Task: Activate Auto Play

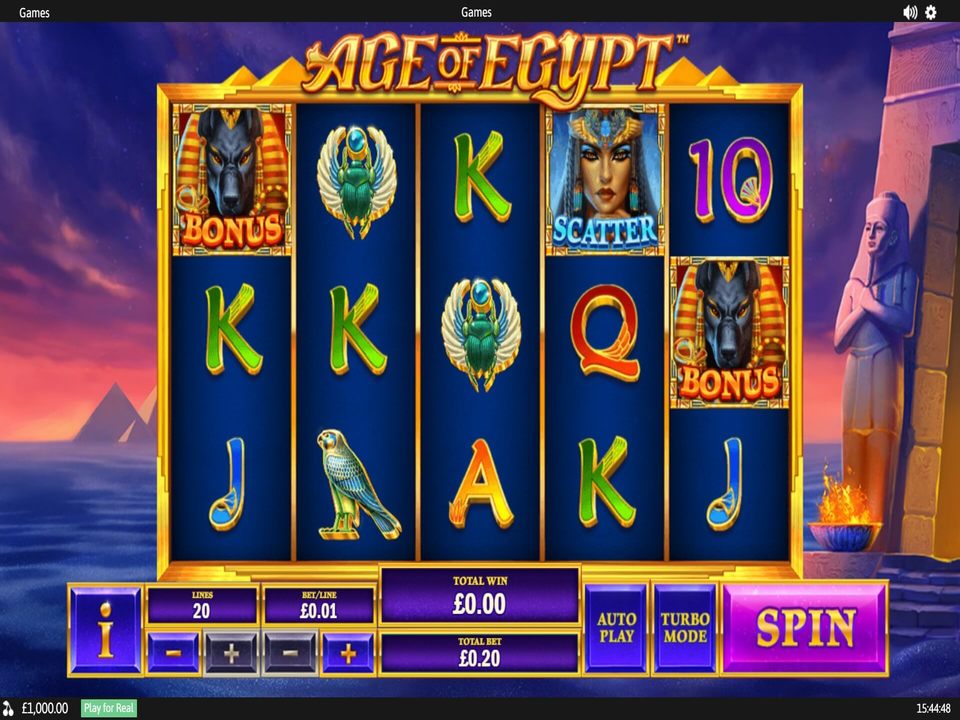Action: coord(616,628)
